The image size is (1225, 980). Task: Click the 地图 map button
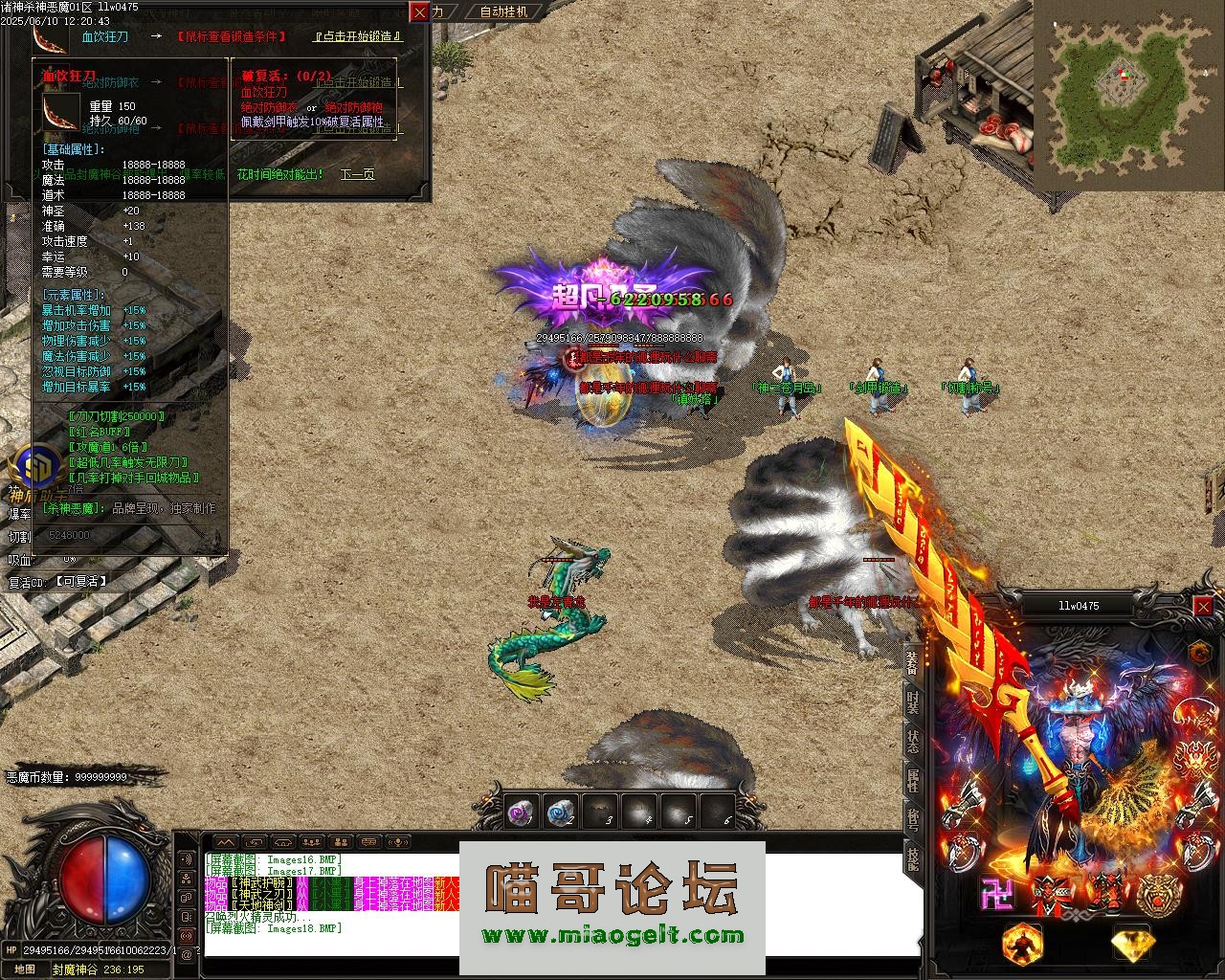[x=24, y=969]
